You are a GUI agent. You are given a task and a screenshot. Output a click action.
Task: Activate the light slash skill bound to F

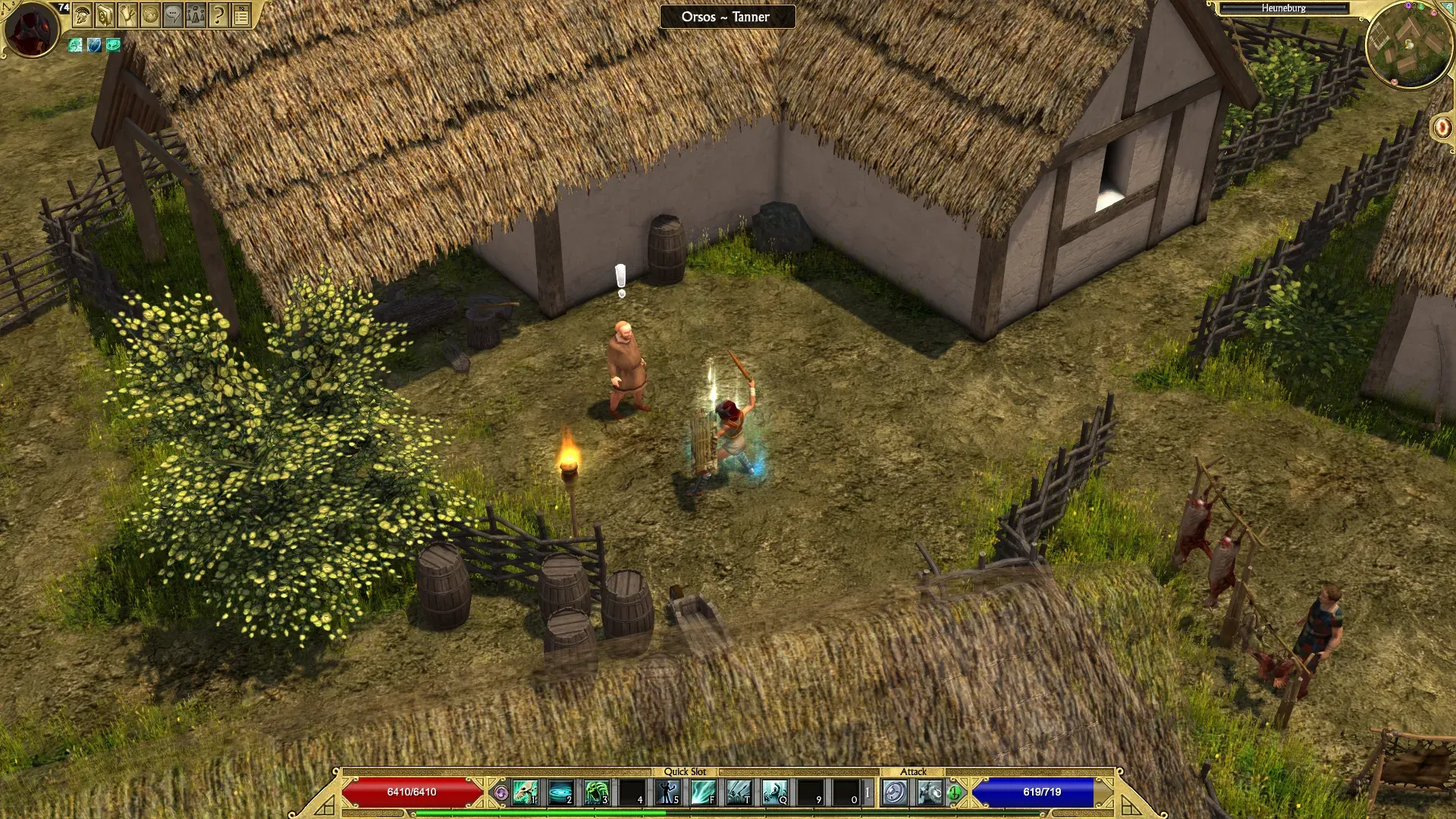(704, 793)
